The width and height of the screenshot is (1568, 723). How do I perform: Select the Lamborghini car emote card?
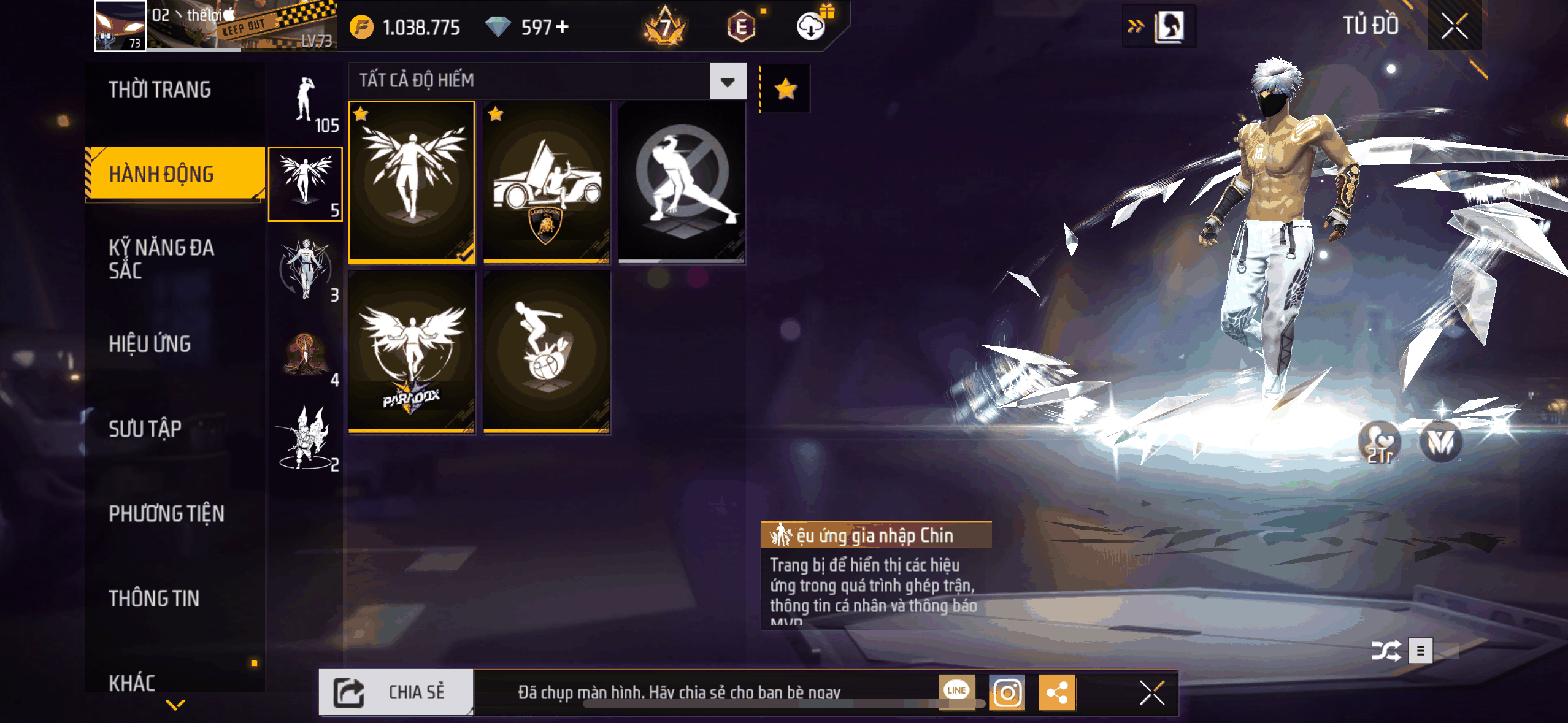point(547,182)
